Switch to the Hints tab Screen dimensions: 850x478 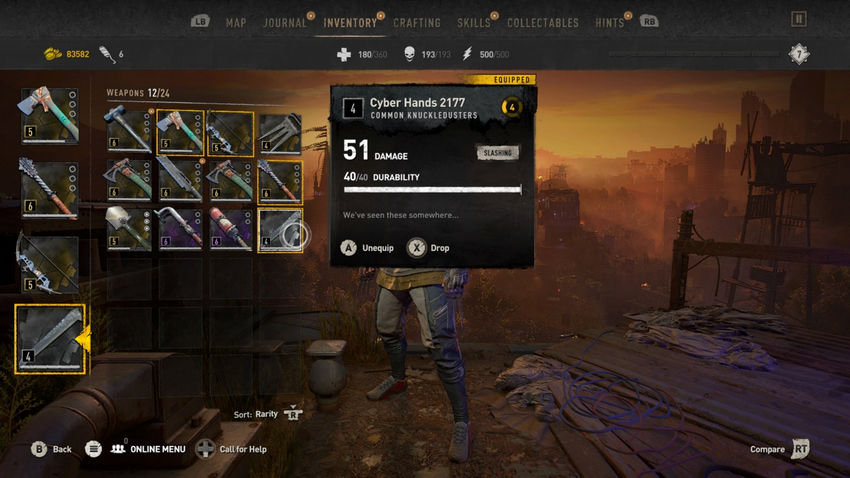[608, 22]
